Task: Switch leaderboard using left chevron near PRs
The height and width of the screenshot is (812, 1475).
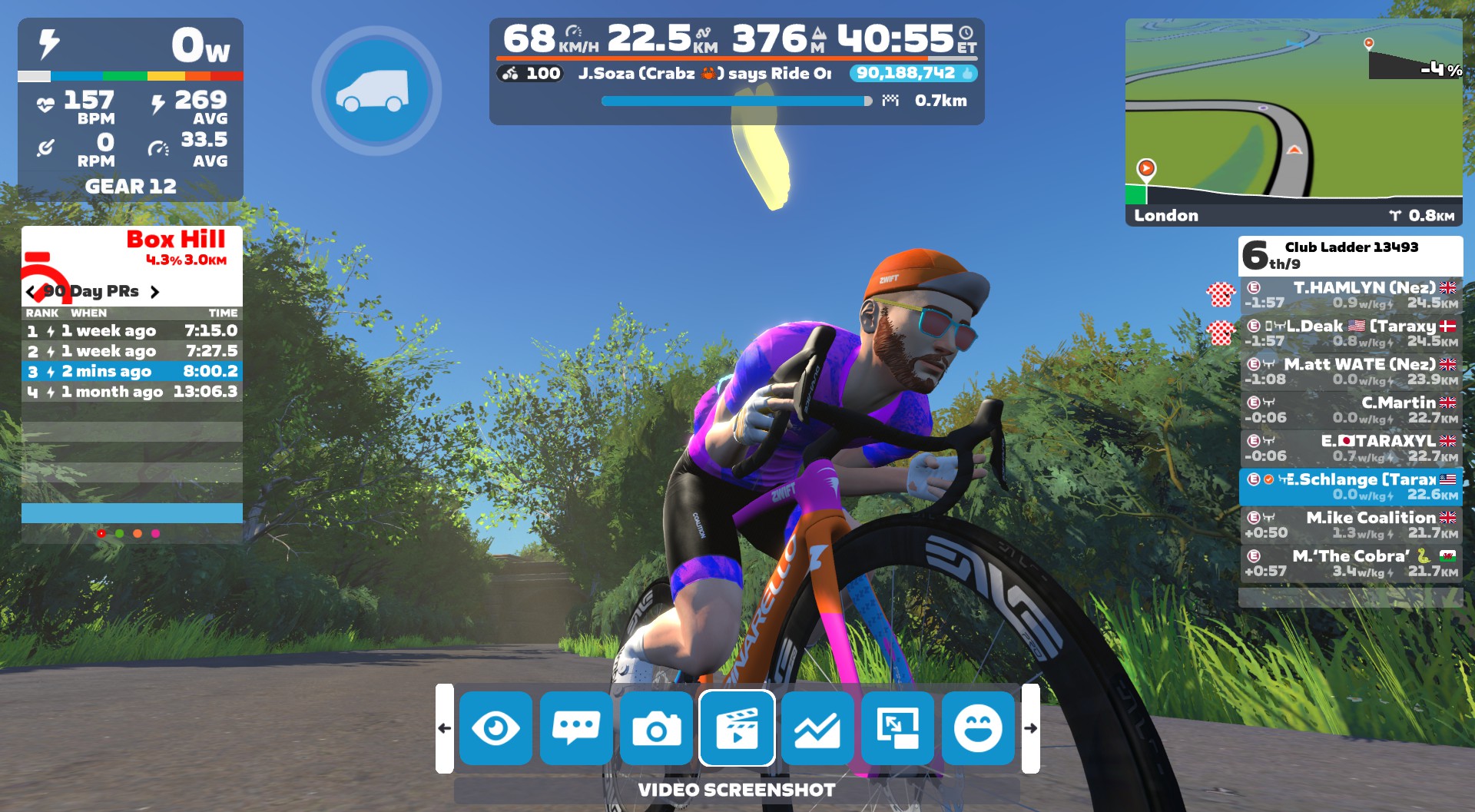Action: pyautogui.click(x=31, y=292)
